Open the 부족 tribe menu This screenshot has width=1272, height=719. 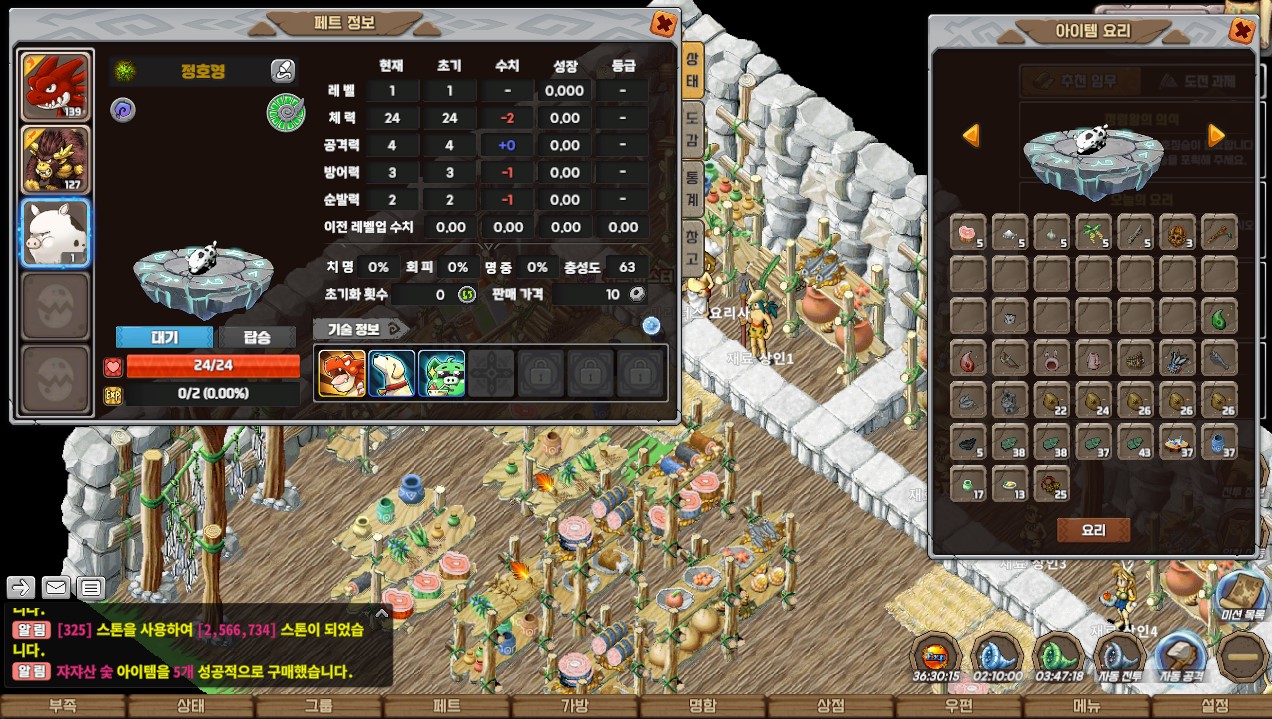[62, 706]
